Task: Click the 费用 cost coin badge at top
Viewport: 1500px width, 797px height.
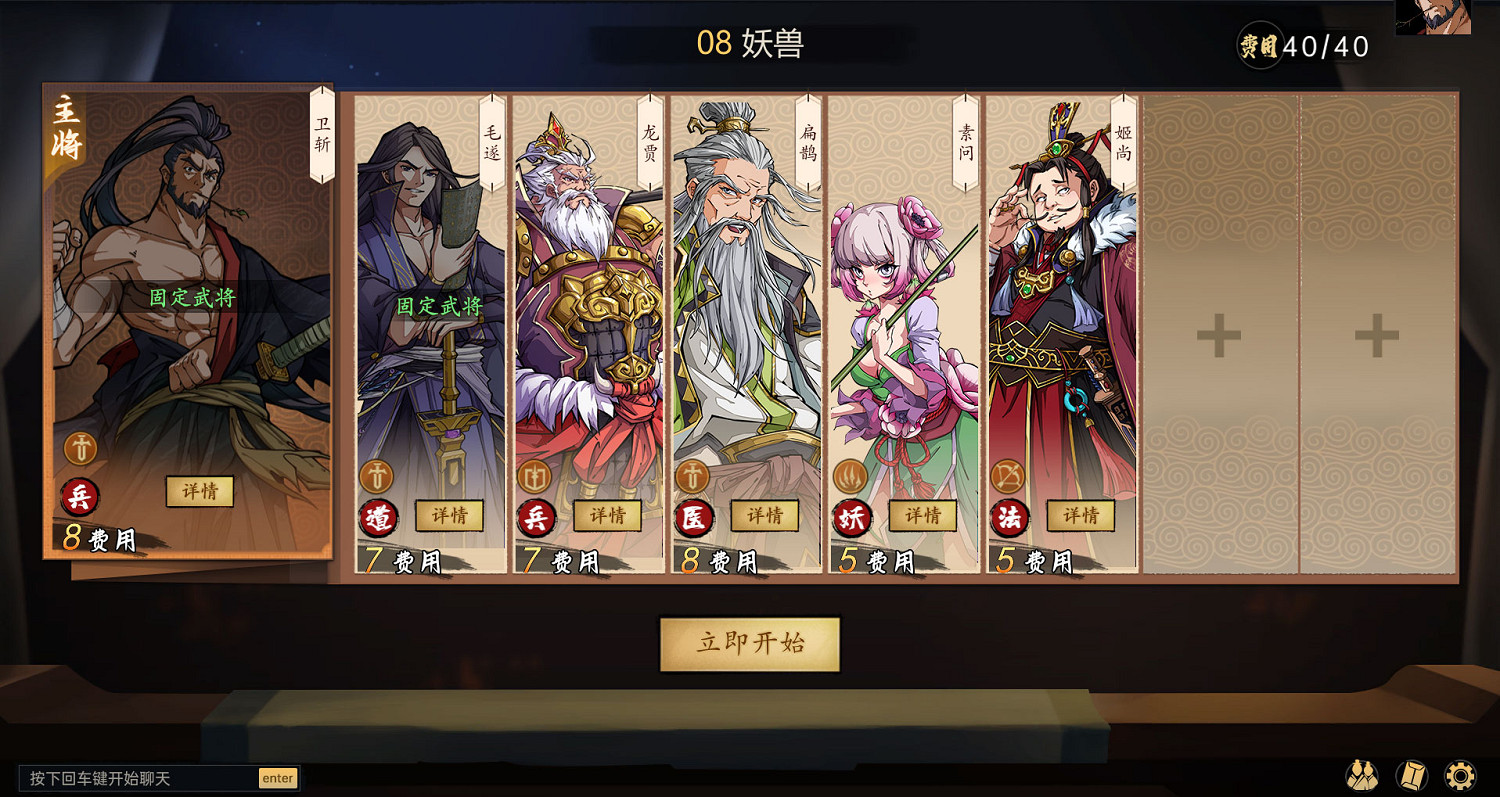Action: (x=1259, y=45)
